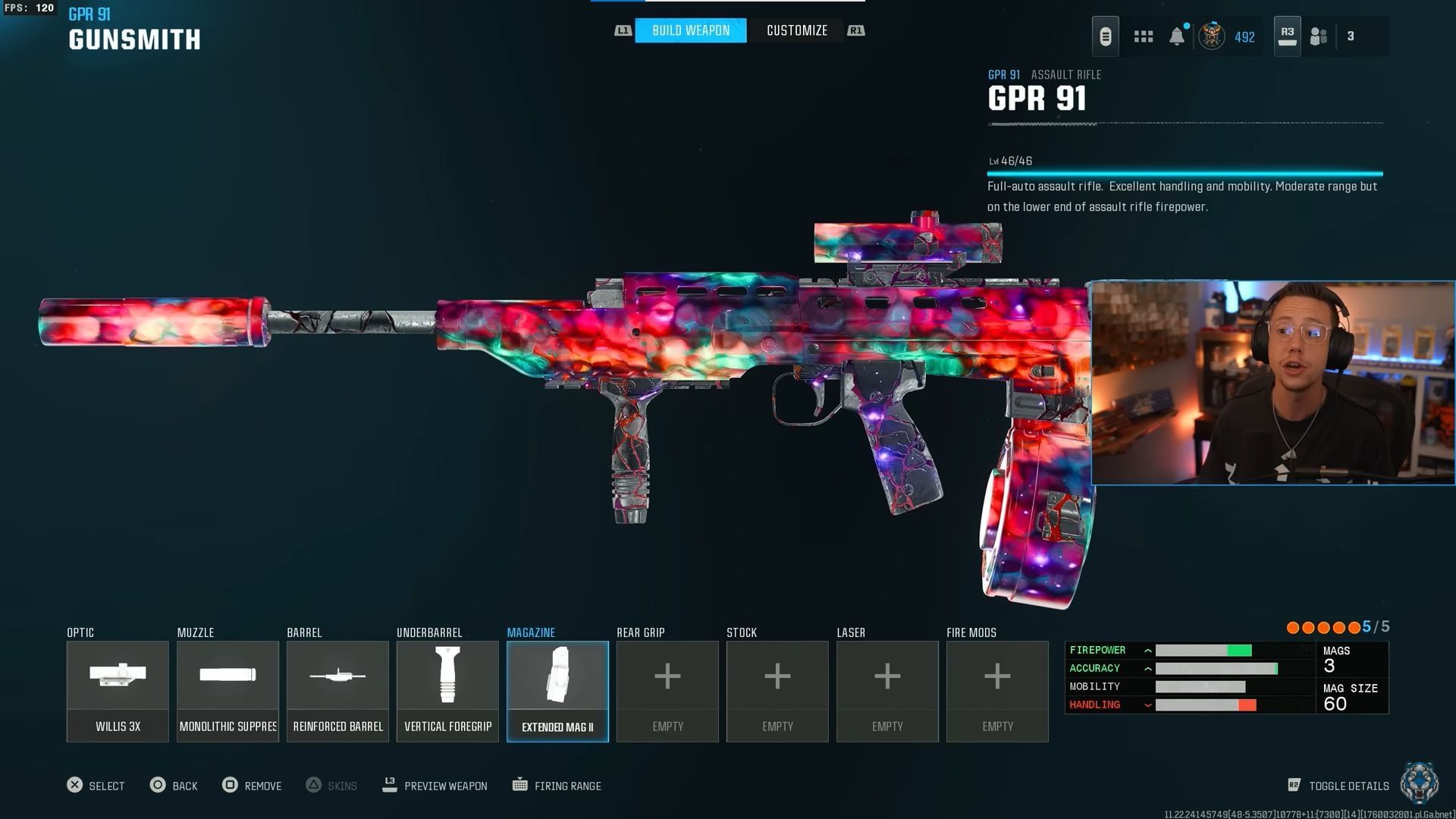Select Preview Weapon
The image size is (1456, 819).
(435, 786)
